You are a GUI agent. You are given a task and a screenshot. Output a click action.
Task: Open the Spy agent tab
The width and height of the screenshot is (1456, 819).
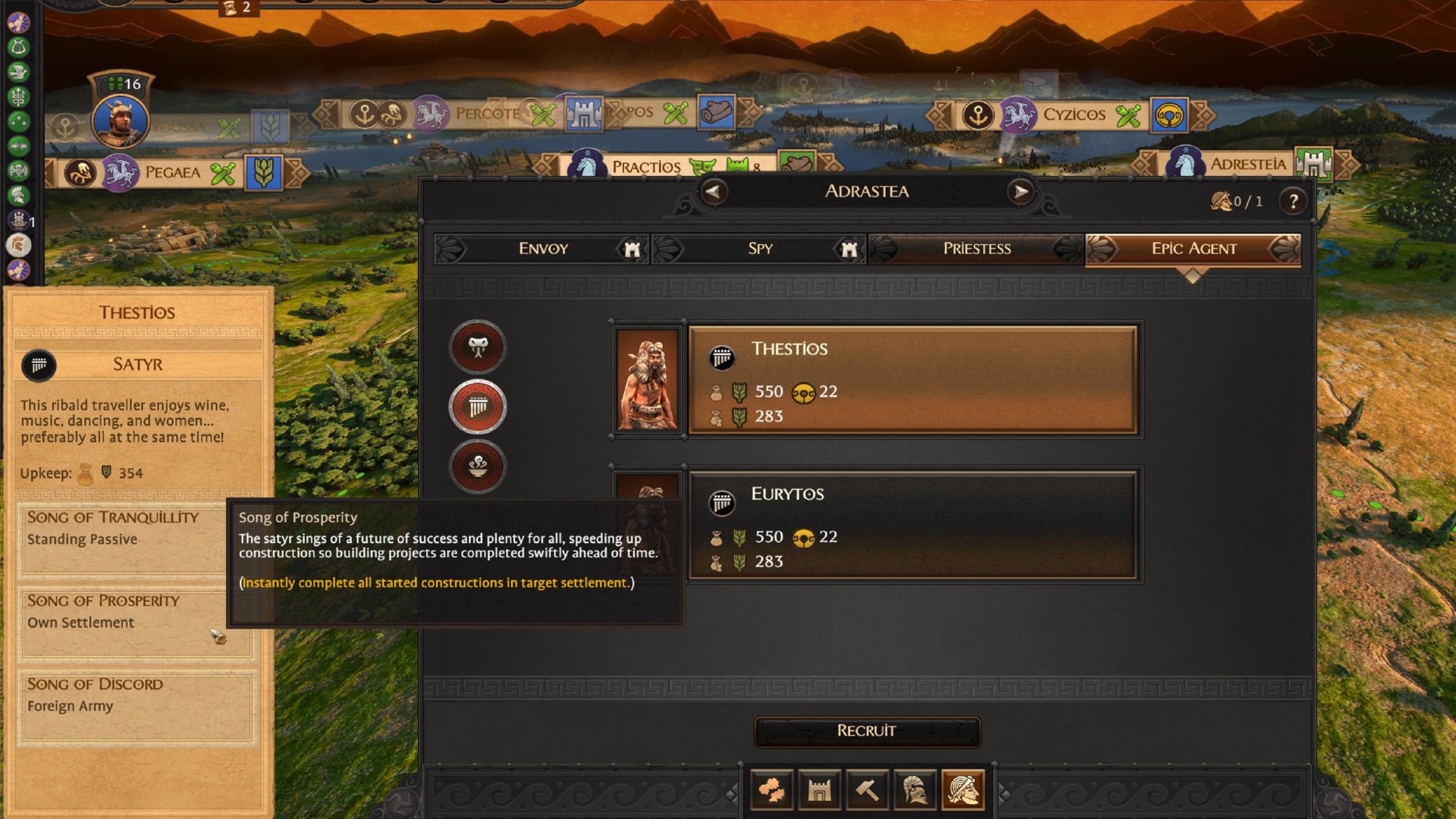click(x=760, y=249)
